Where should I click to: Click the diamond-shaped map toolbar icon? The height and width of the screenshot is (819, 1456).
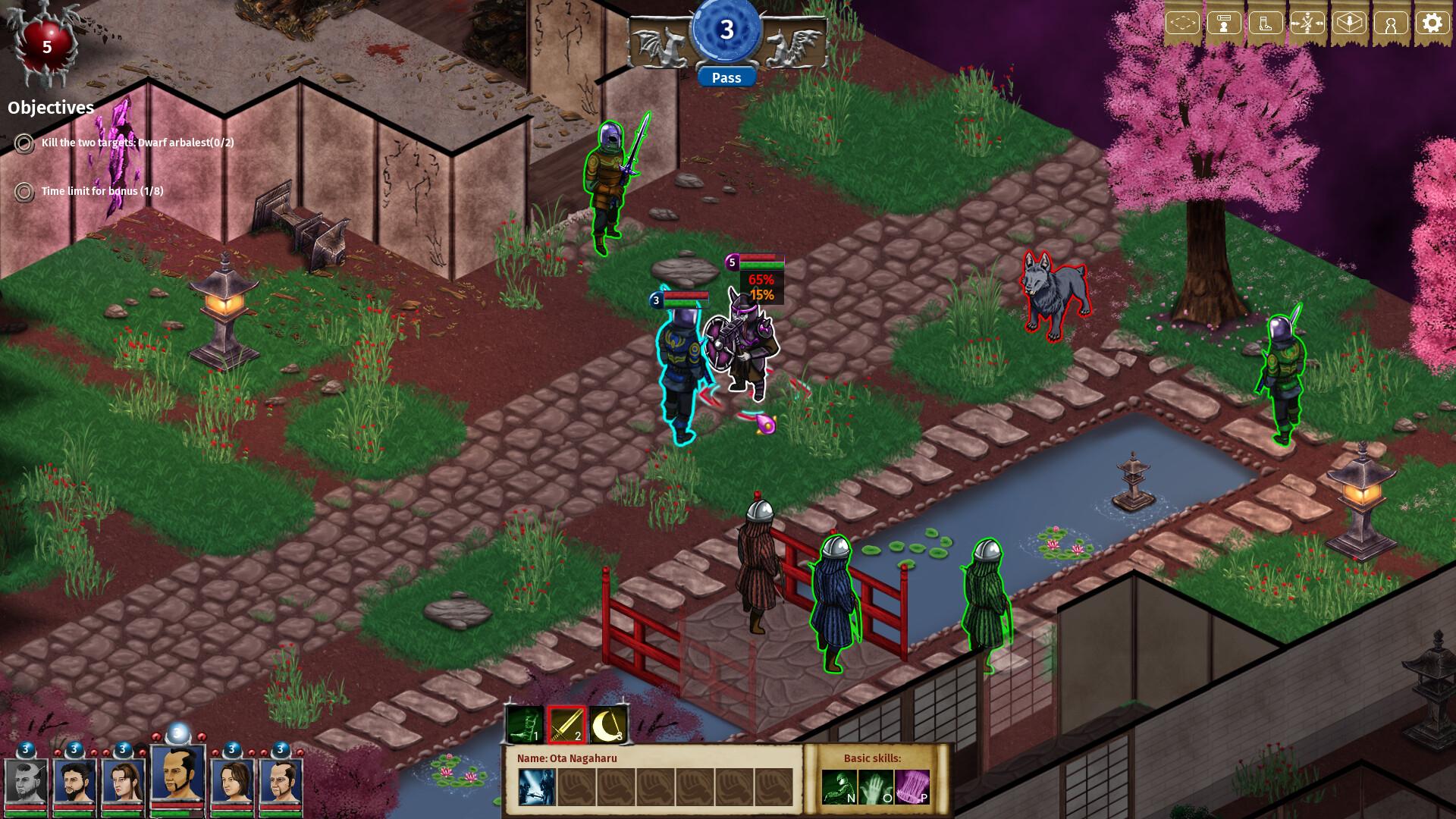point(1183,22)
